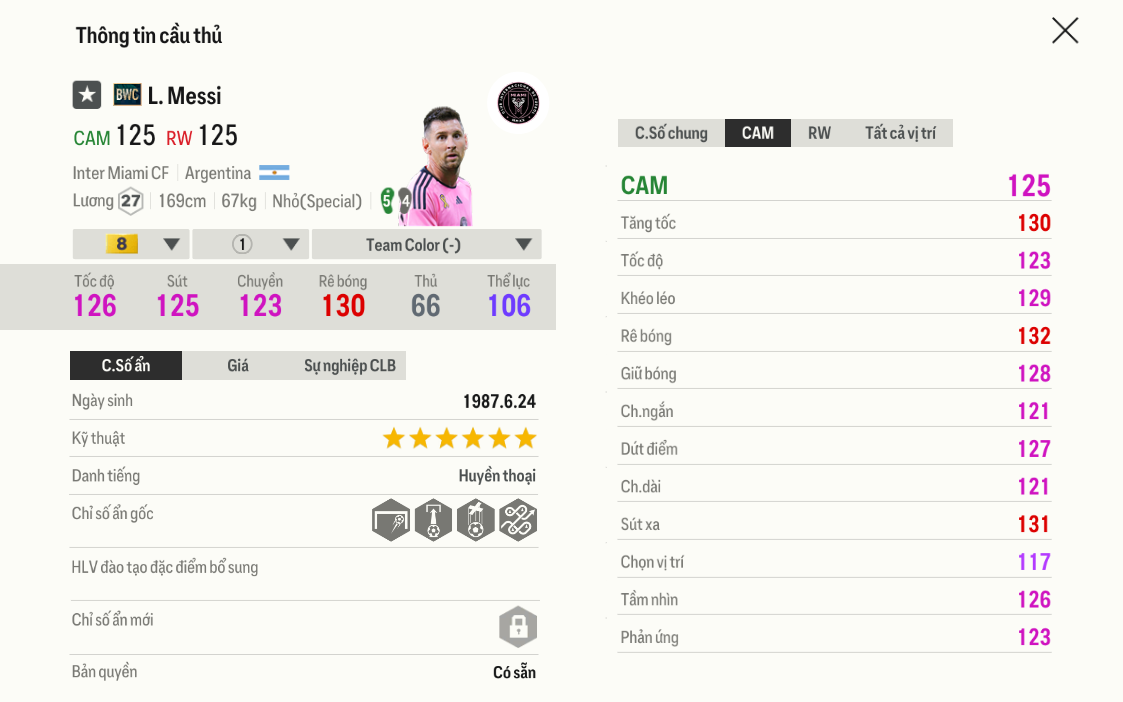
Task: Select the CAM position tab
Action: (x=757, y=133)
